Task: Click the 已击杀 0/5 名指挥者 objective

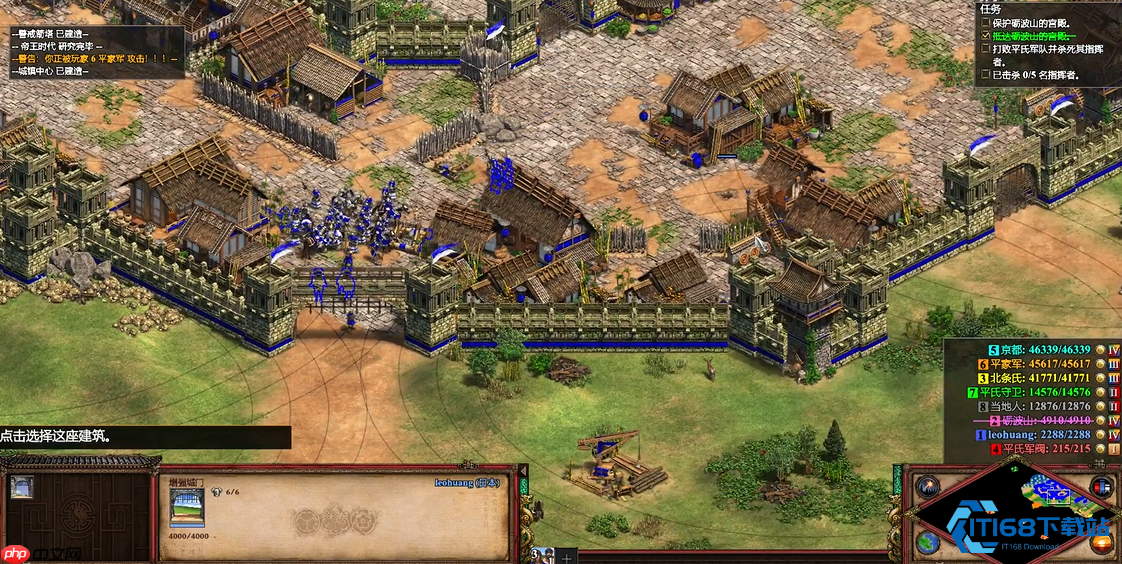Action: [1036, 74]
